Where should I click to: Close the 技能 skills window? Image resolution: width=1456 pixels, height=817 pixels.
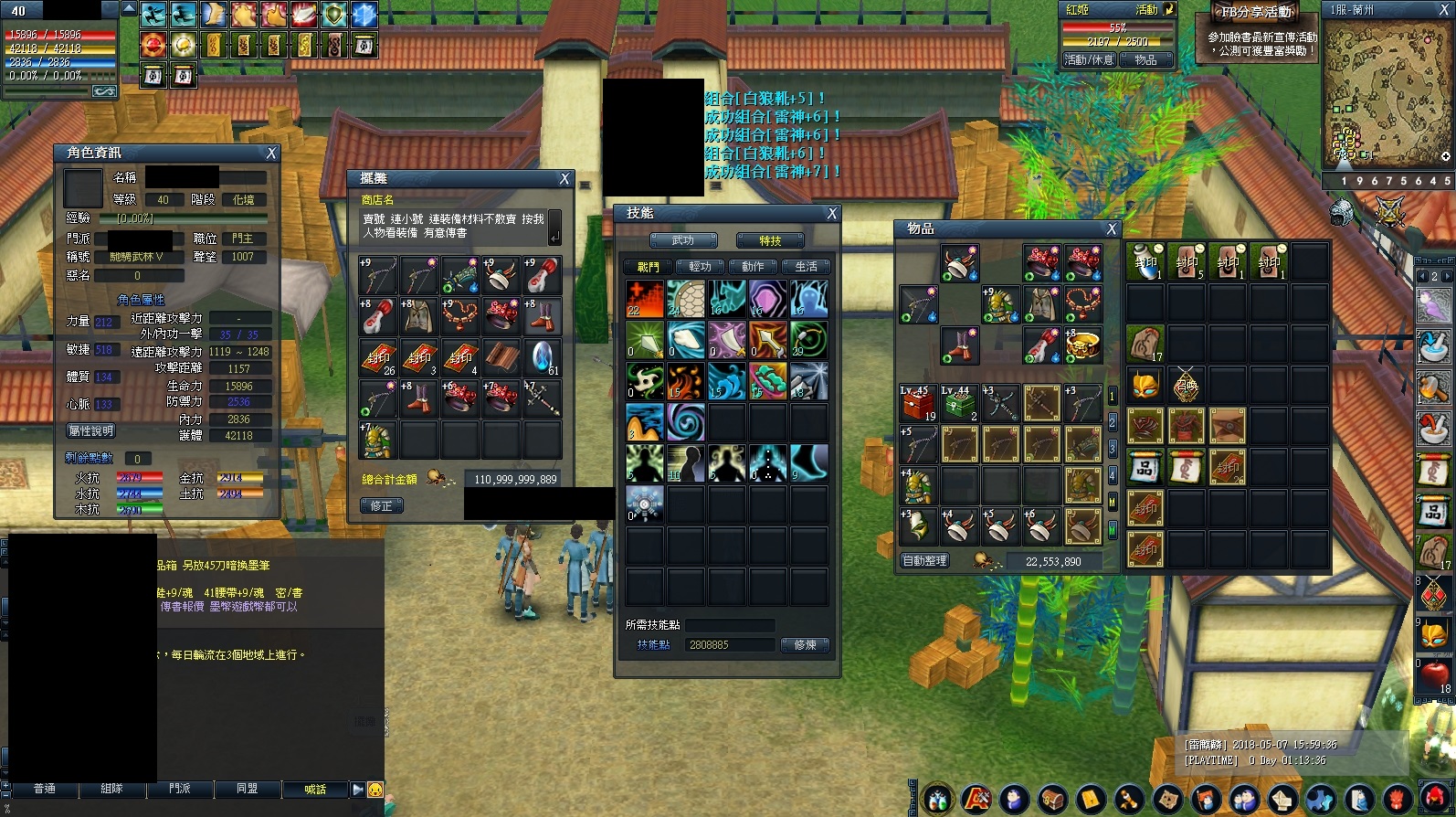coord(831,214)
